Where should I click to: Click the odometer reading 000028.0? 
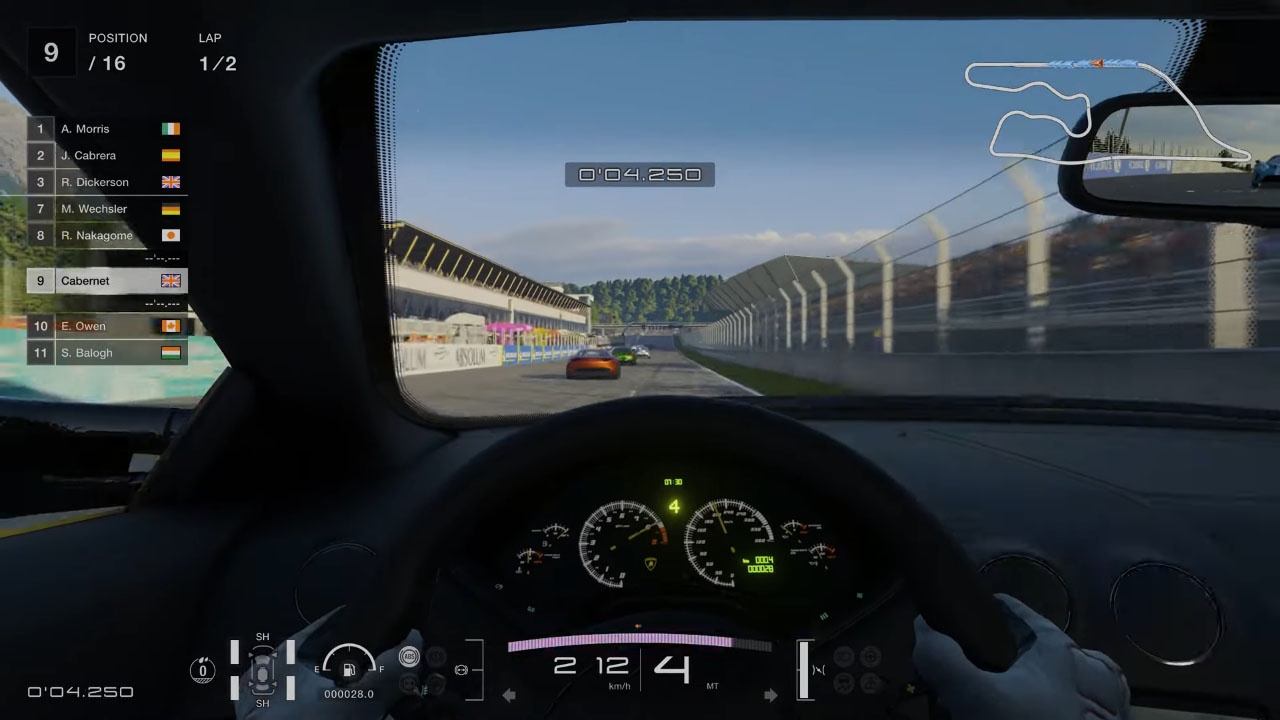(349, 692)
